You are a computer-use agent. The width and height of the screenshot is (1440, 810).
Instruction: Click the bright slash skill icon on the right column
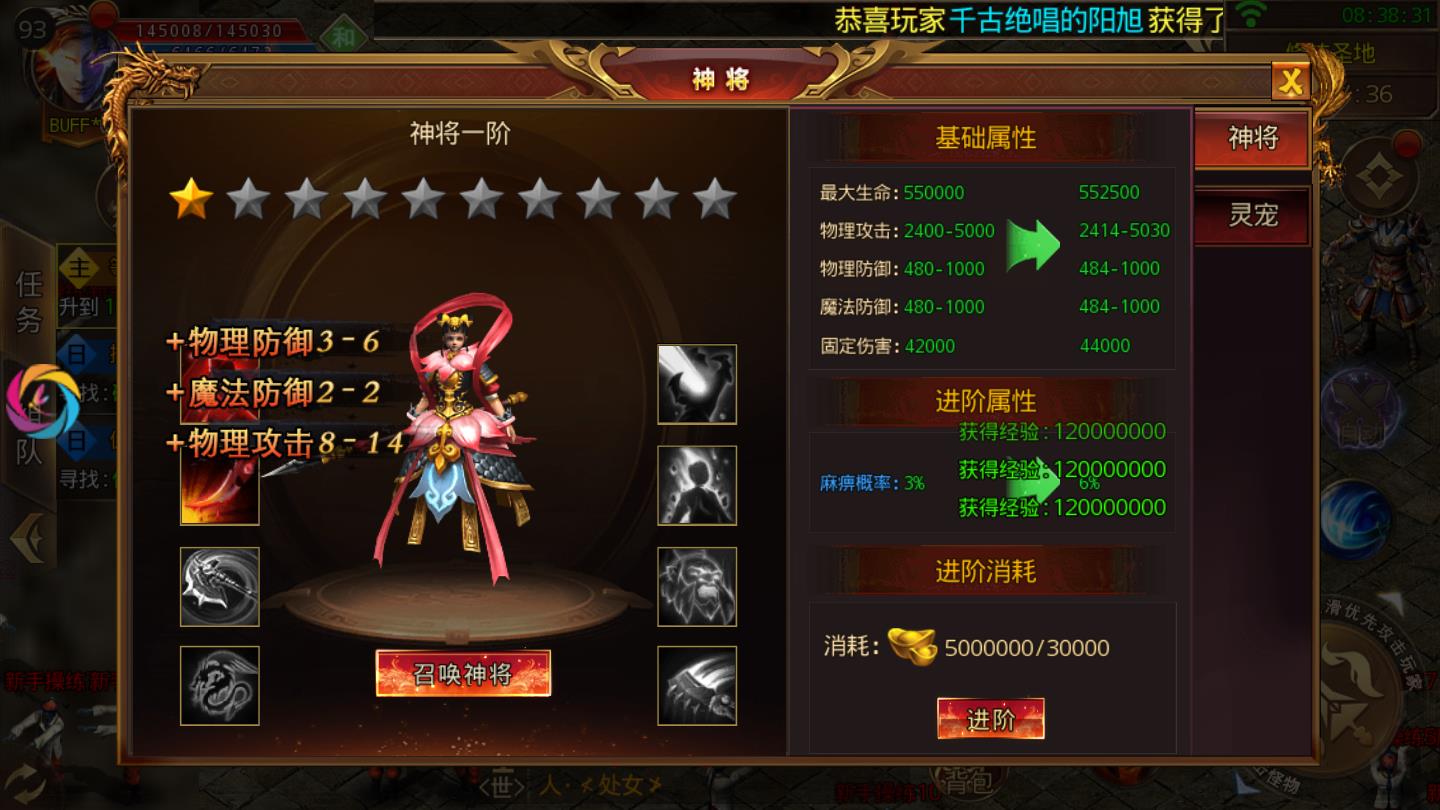point(696,386)
